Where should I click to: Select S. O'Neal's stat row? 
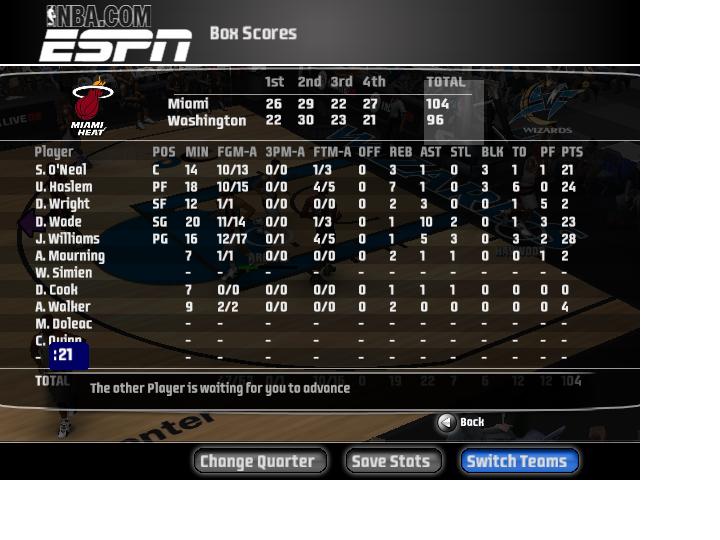click(x=61, y=170)
